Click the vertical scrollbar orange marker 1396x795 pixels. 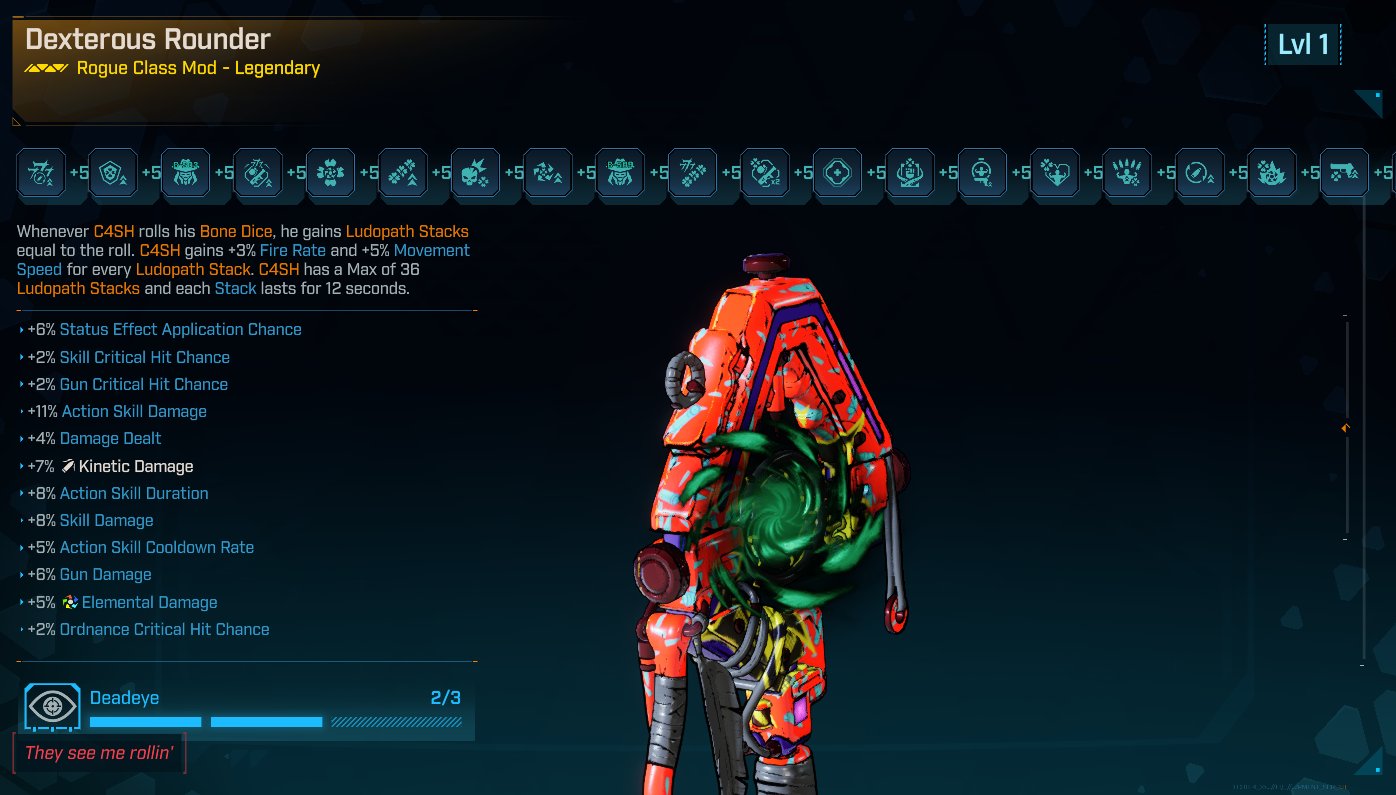click(1346, 428)
